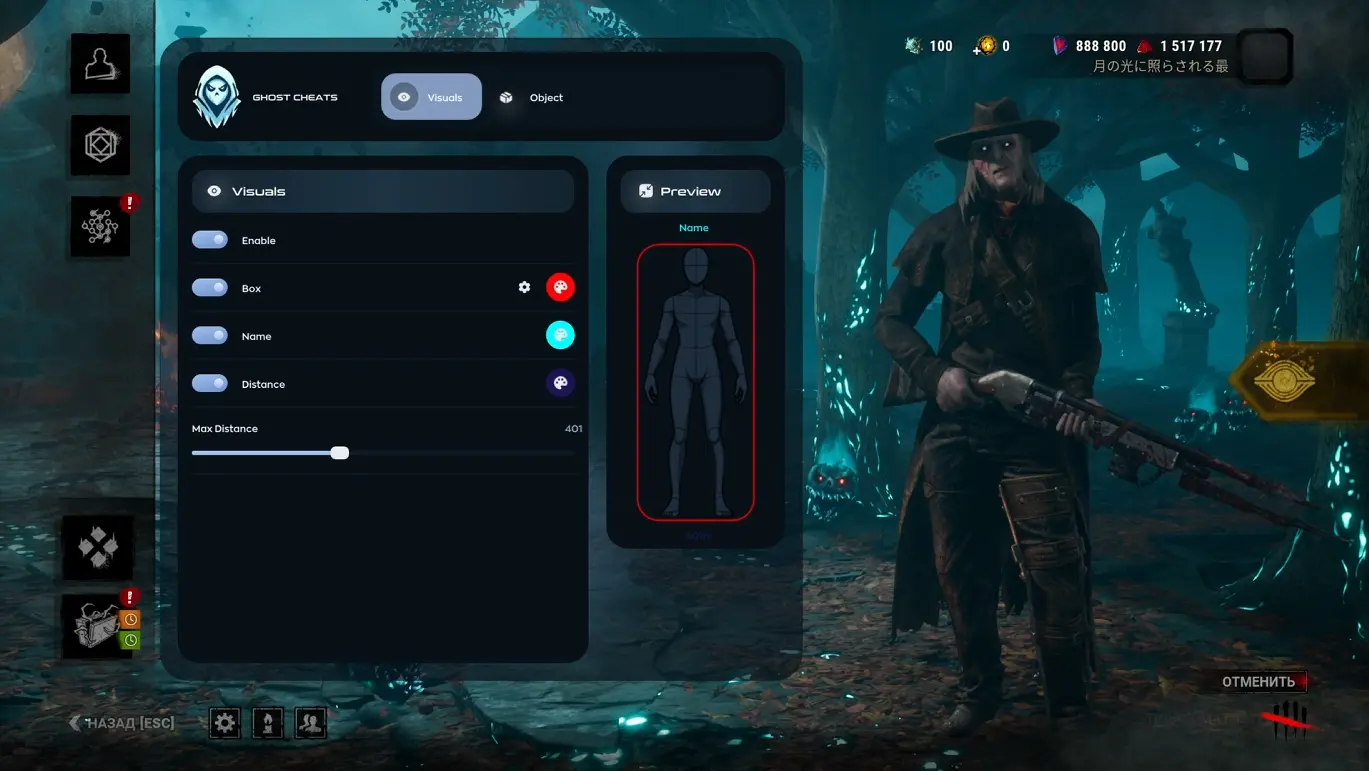Toggle the Enable switch
The image size is (1369, 771).
click(x=210, y=240)
